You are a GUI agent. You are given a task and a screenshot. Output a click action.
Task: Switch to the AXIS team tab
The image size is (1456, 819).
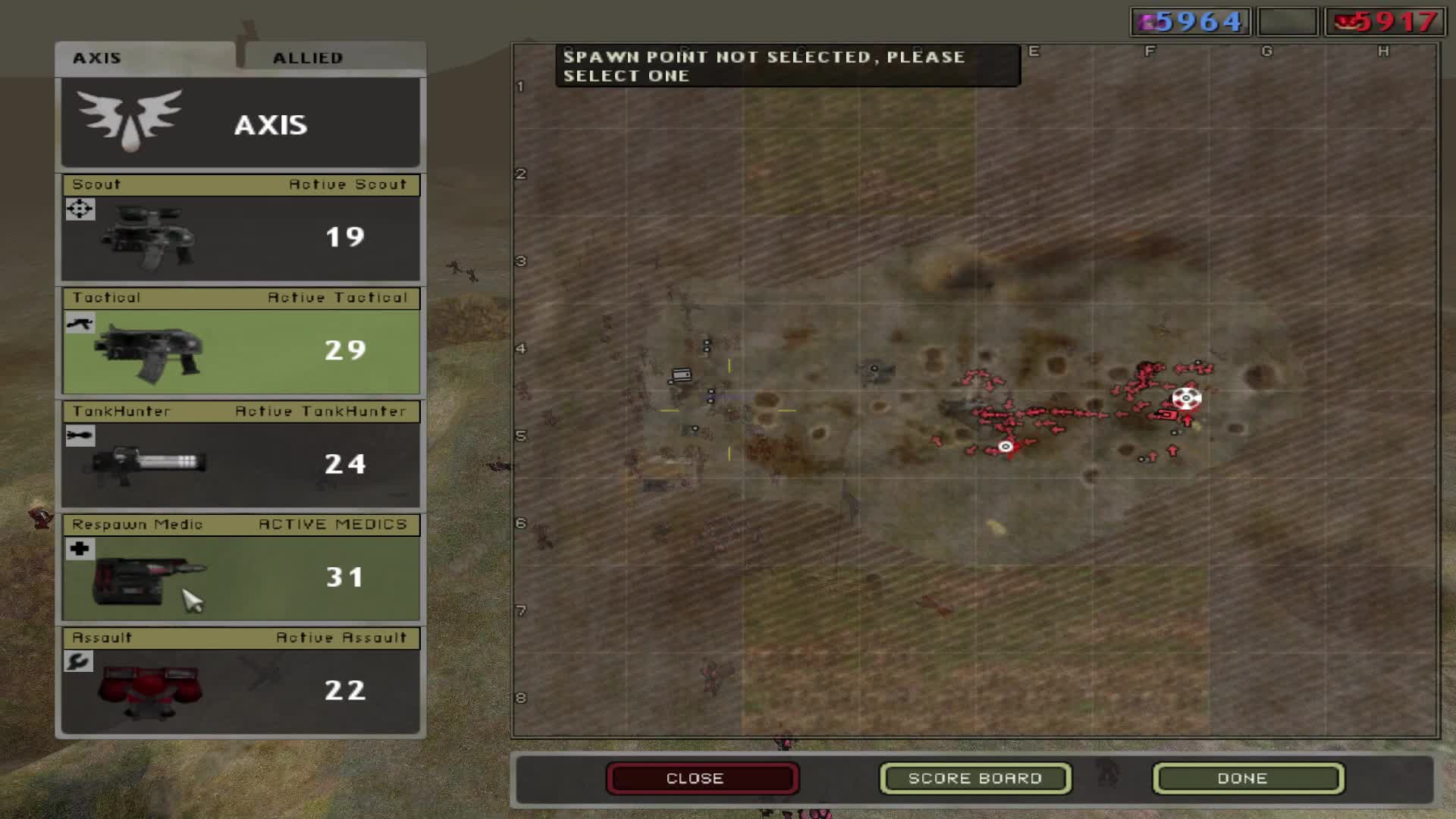coord(144,58)
